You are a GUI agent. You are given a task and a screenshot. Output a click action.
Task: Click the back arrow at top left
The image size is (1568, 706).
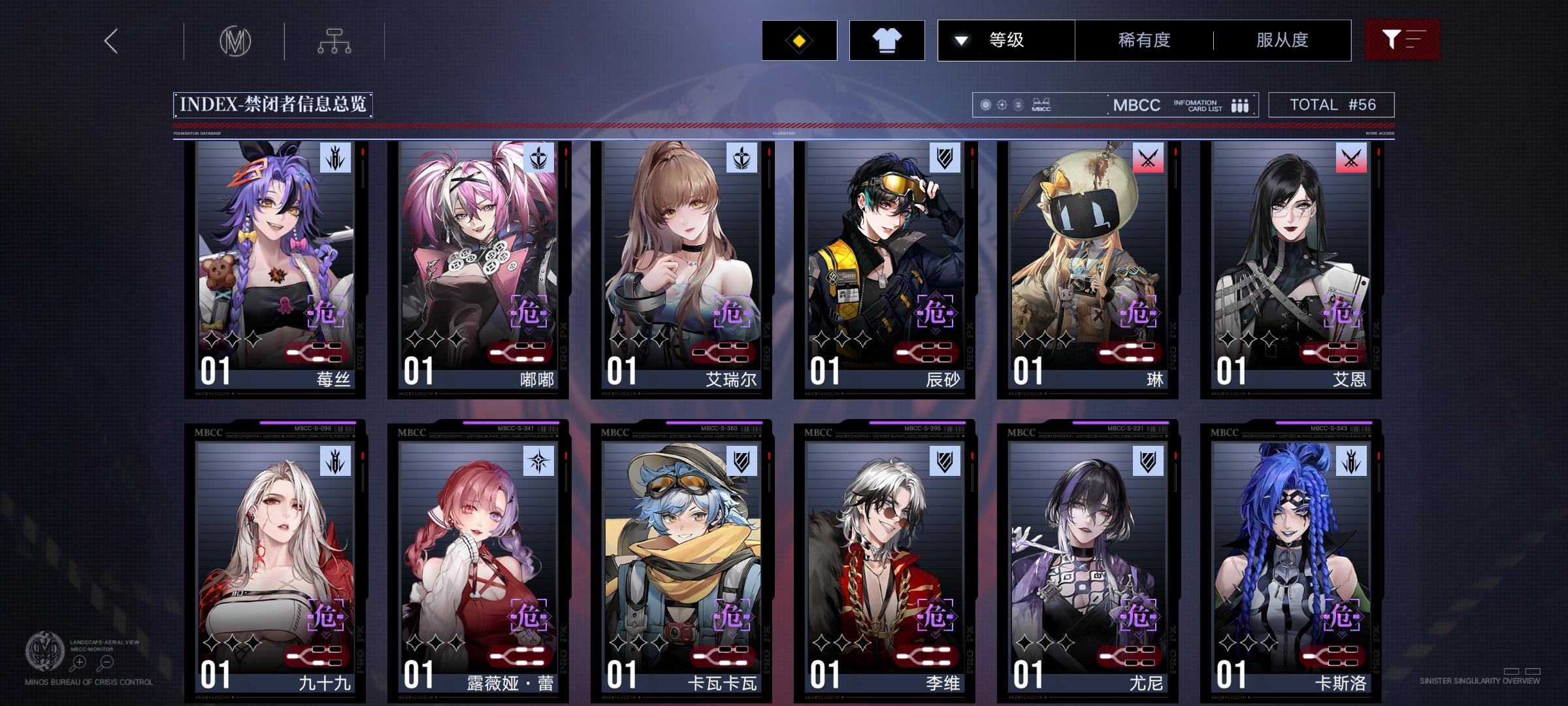coord(110,41)
